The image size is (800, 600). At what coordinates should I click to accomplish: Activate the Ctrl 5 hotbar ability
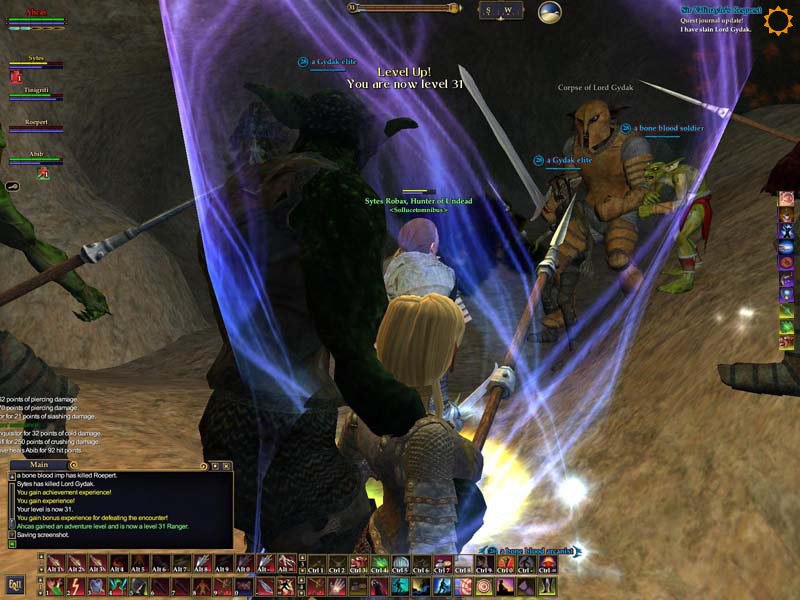point(400,564)
